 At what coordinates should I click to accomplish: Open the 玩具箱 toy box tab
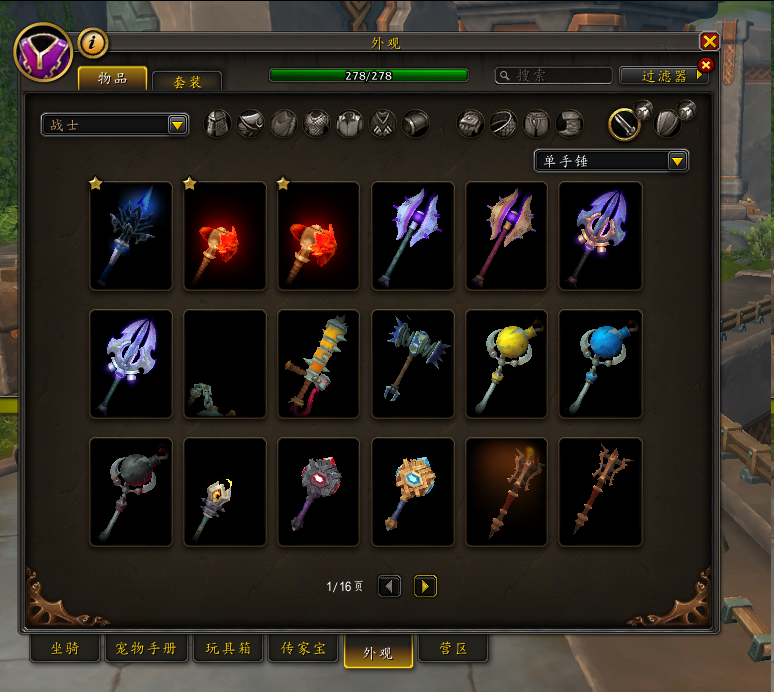tap(227, 649)
